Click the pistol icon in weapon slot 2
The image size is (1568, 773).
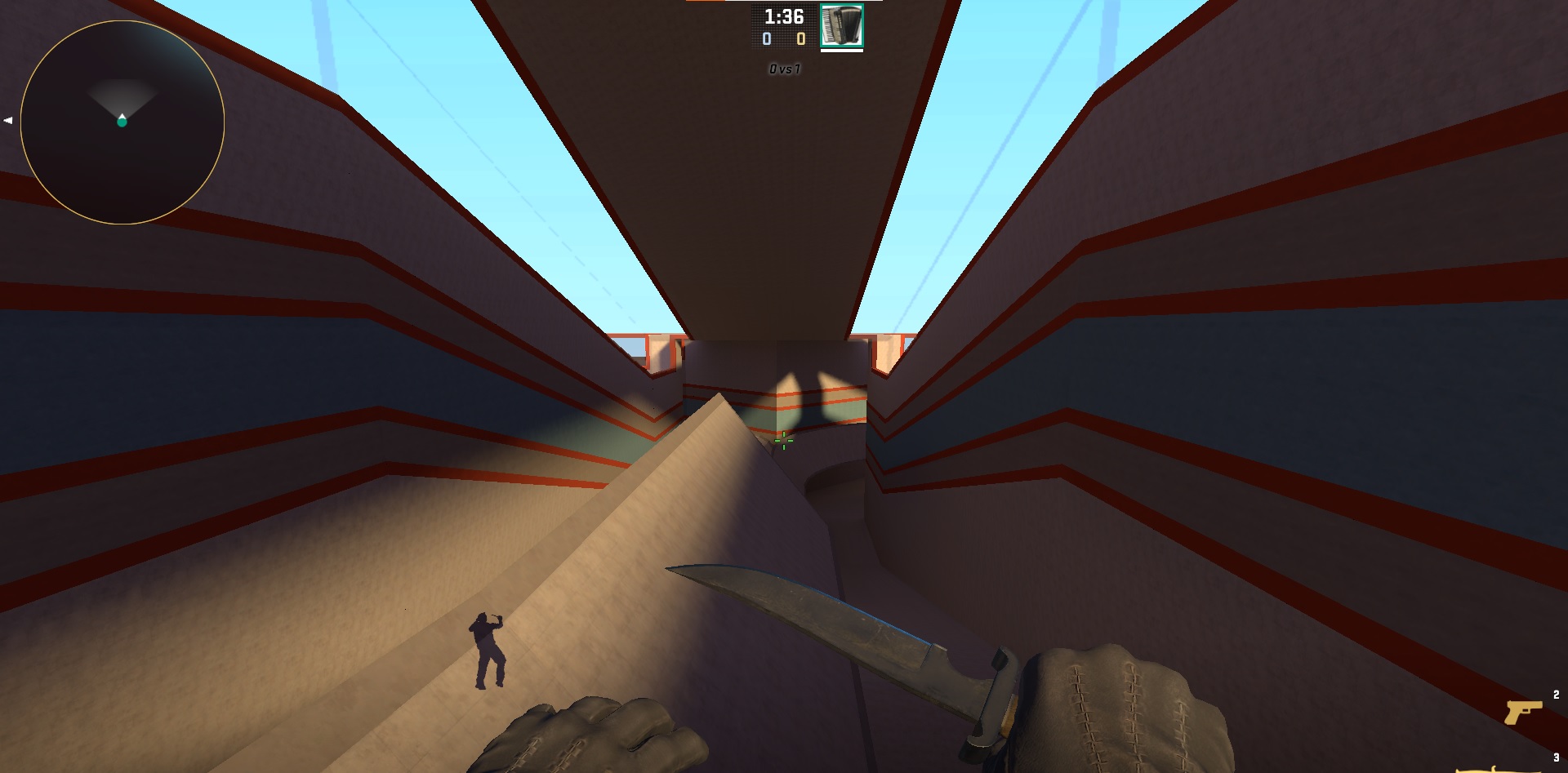[1524, 713]
